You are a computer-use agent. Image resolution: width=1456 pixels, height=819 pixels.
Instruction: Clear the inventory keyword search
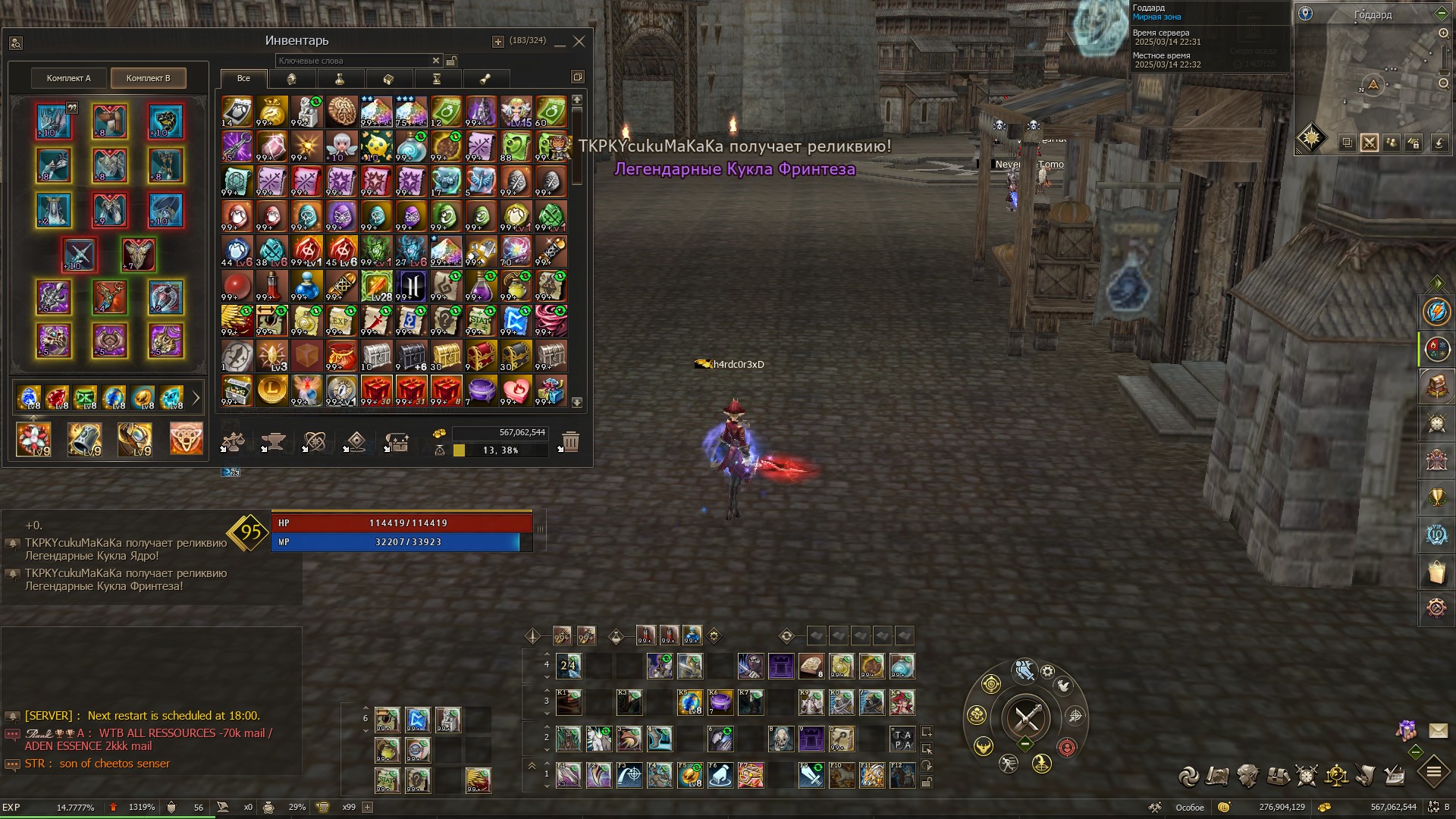click(436, 61)
